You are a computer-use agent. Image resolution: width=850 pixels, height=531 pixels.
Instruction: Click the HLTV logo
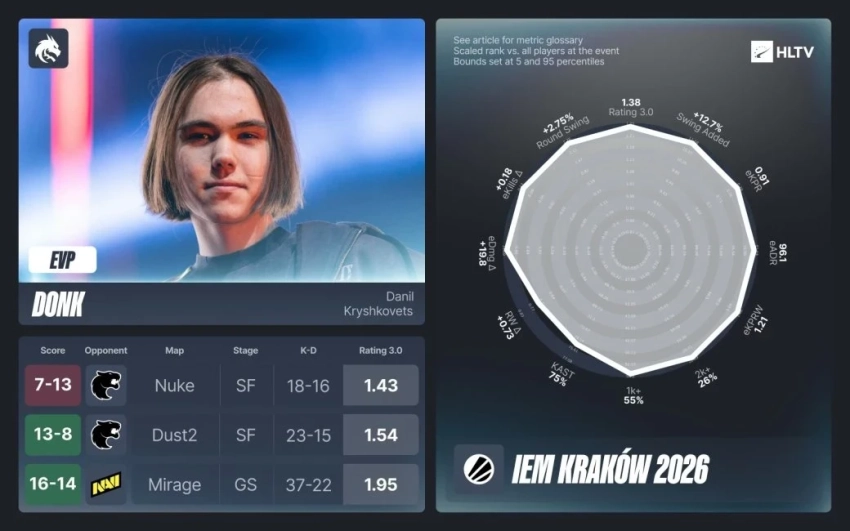pyautogui.click(x=782, y=52)
